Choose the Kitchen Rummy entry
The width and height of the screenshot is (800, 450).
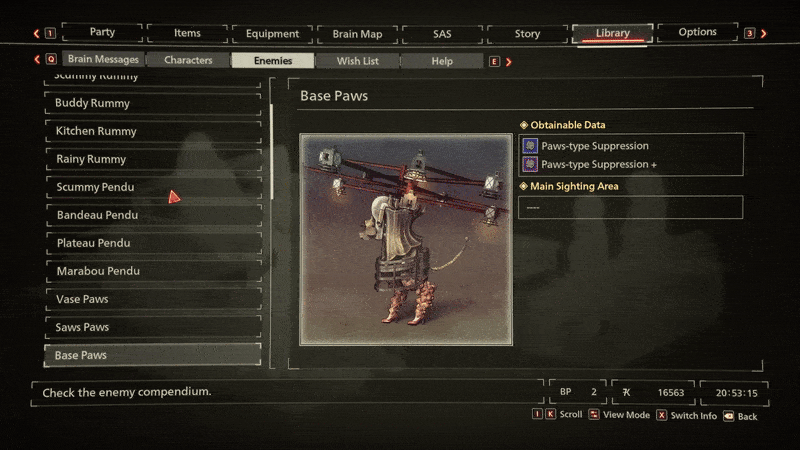(x=152, y=131)
